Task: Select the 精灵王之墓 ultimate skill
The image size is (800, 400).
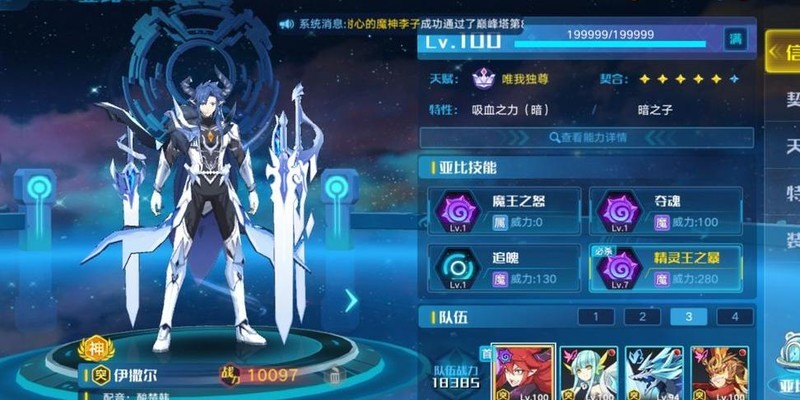Action: click(664, 269)
